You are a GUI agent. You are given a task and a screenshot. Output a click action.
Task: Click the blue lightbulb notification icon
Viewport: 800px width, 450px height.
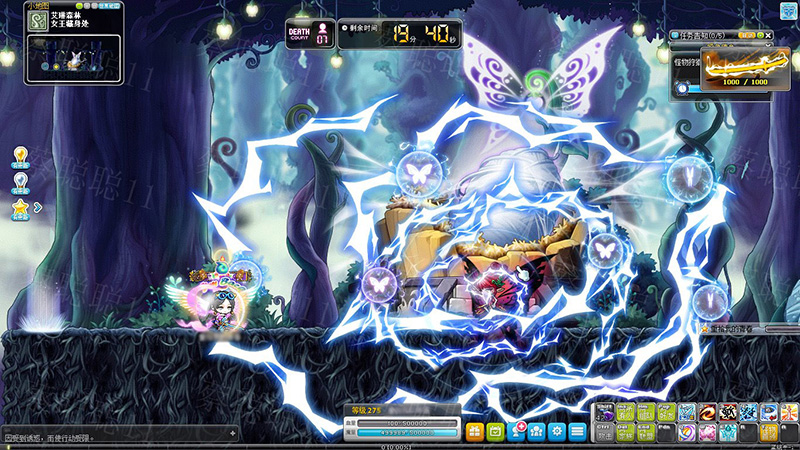click(x=20, y=181)
